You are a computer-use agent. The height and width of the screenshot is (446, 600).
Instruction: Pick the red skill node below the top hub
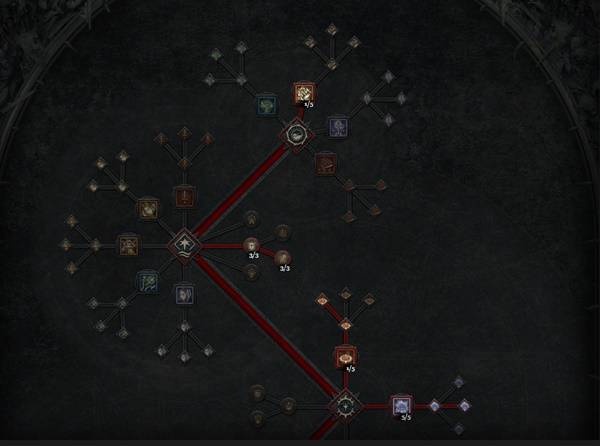coord(324,160)
